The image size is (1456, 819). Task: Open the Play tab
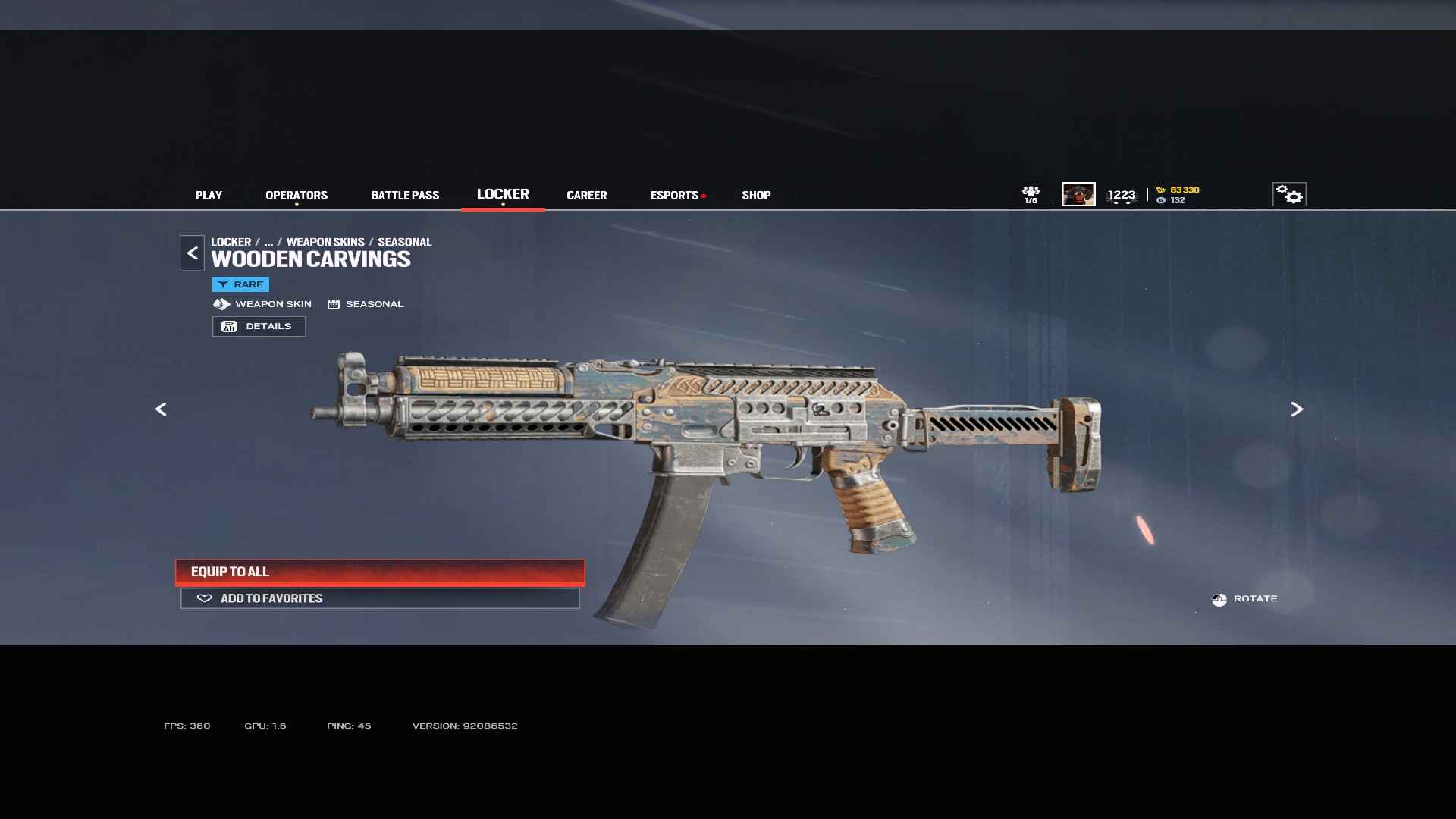pos(209,195)
